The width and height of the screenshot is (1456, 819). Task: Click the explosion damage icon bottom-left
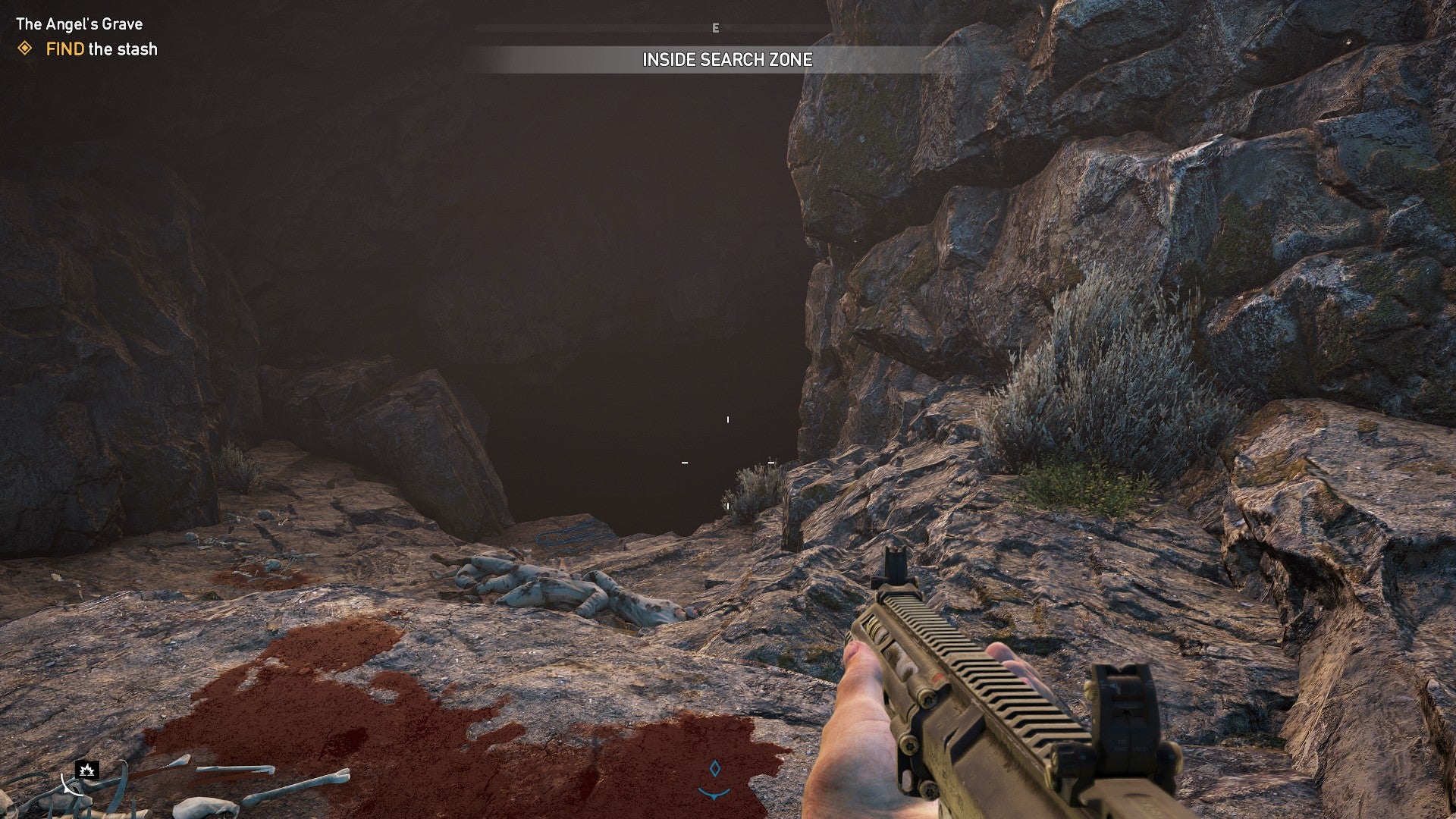pos(88,771)
